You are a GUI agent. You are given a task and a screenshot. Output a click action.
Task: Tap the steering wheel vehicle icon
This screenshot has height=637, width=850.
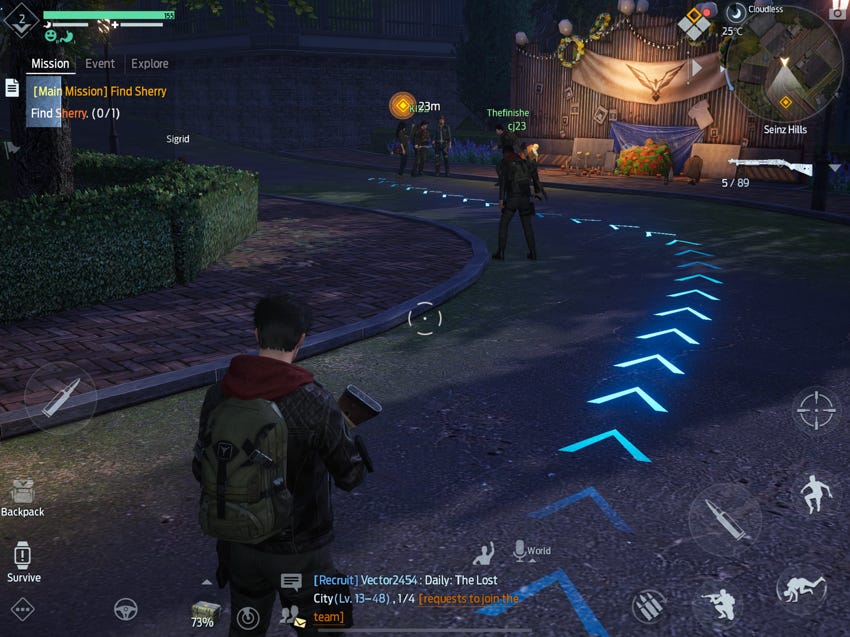tap(125, 608)
